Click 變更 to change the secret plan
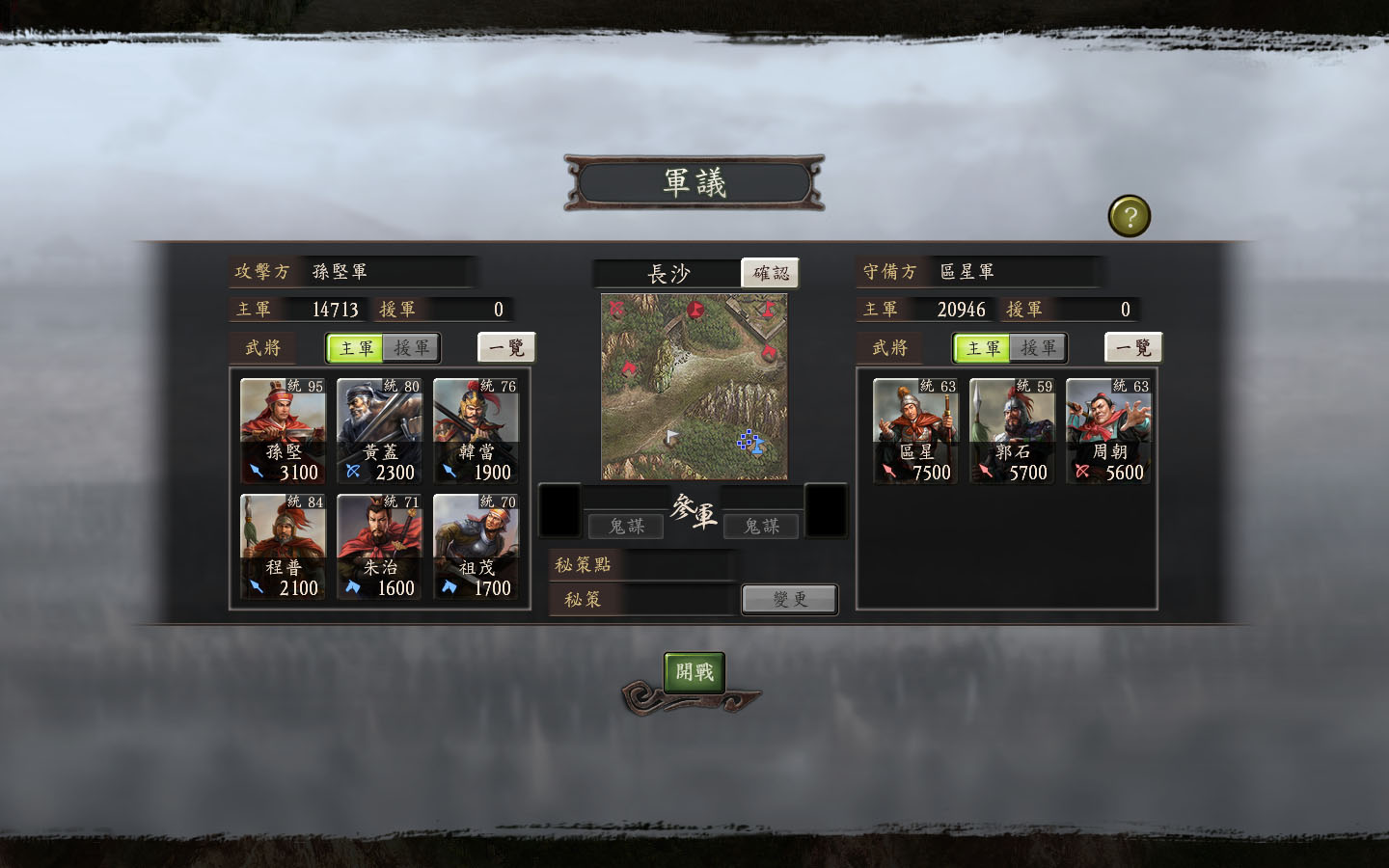The image size is (1389, 868). [x=789, y=599]
